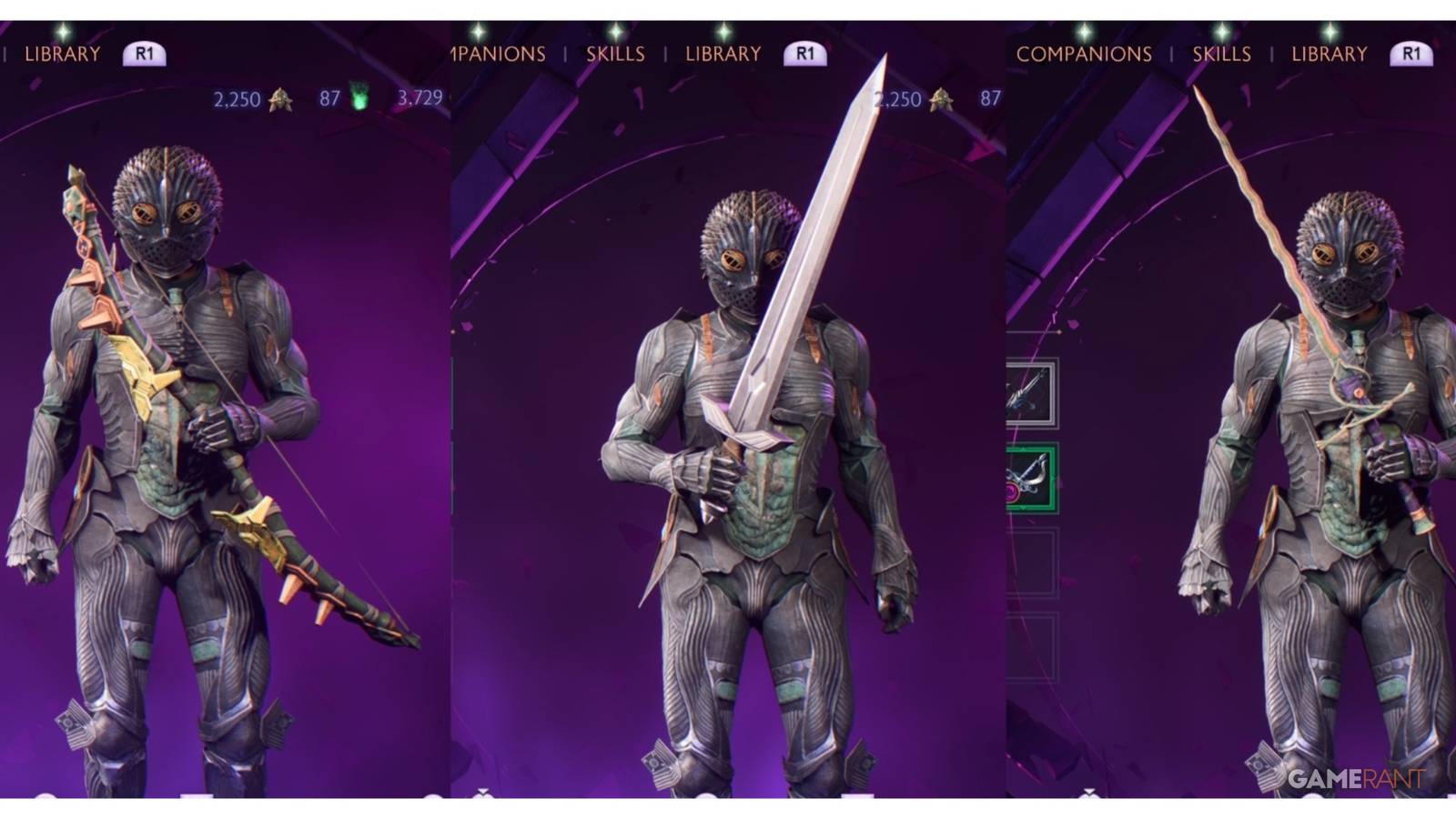Click the helmet icon beside 2,250 in middle panel
Viewport: 1456px width, 819px height.
click(x=939, y=98)
